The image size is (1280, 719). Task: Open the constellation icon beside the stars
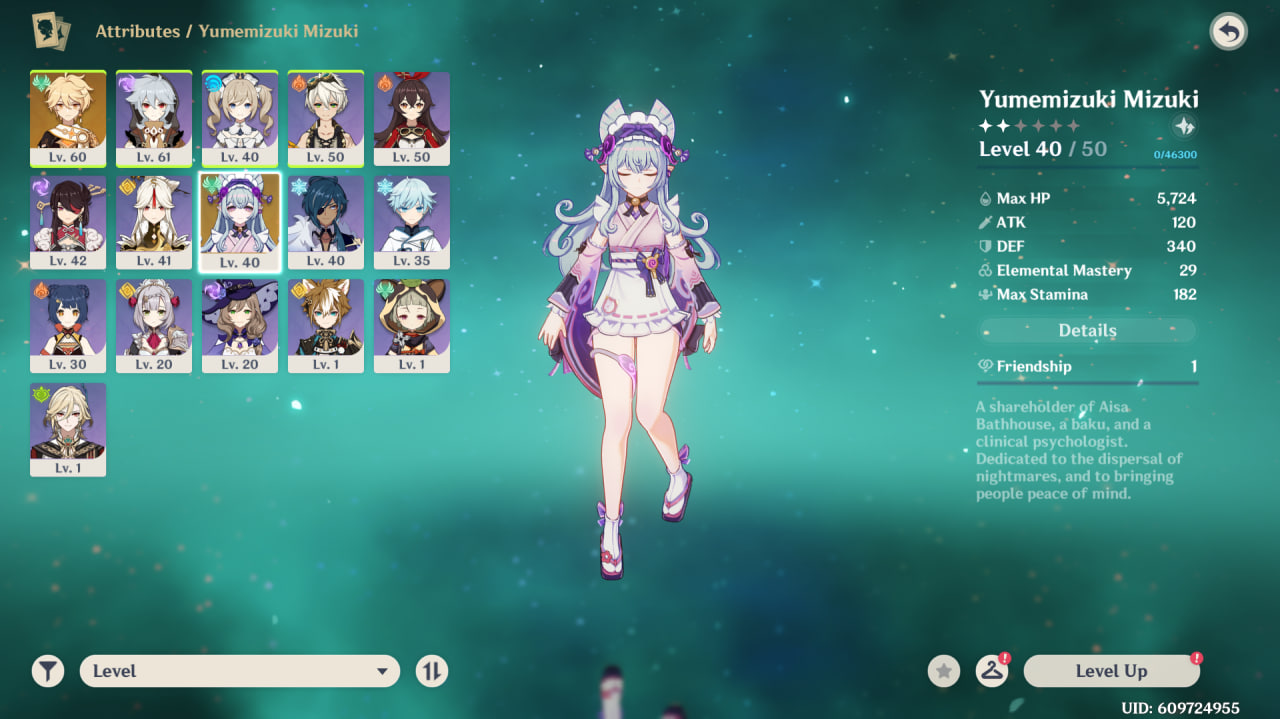pyautogui.click(x=1184, y=126)
